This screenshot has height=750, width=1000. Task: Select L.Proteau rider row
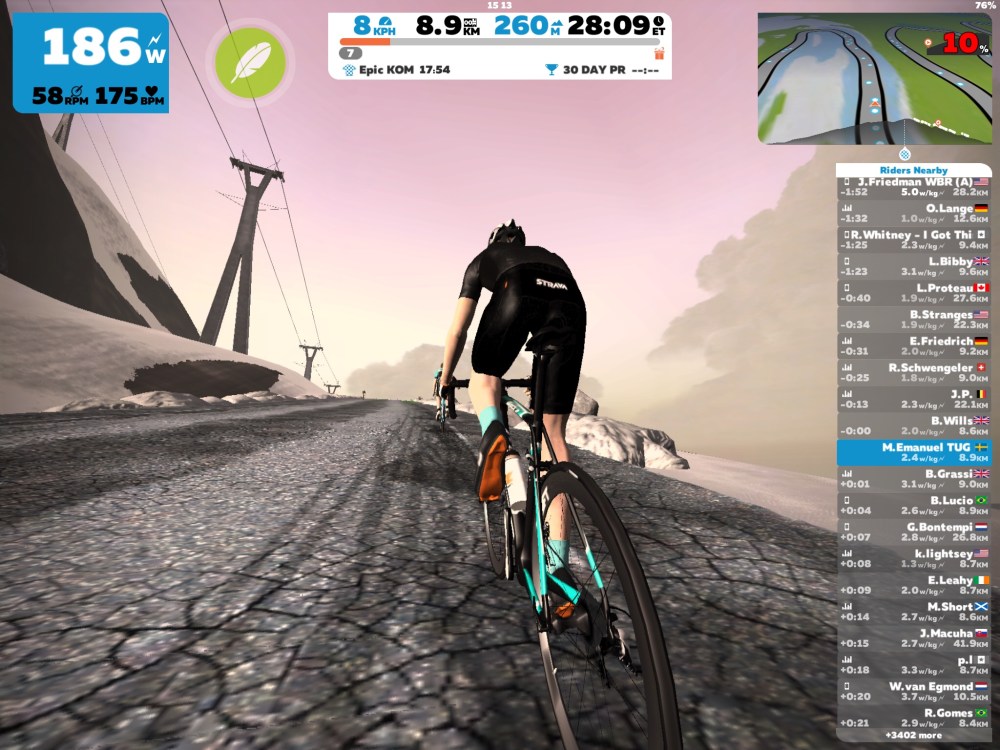click(913, 293)
